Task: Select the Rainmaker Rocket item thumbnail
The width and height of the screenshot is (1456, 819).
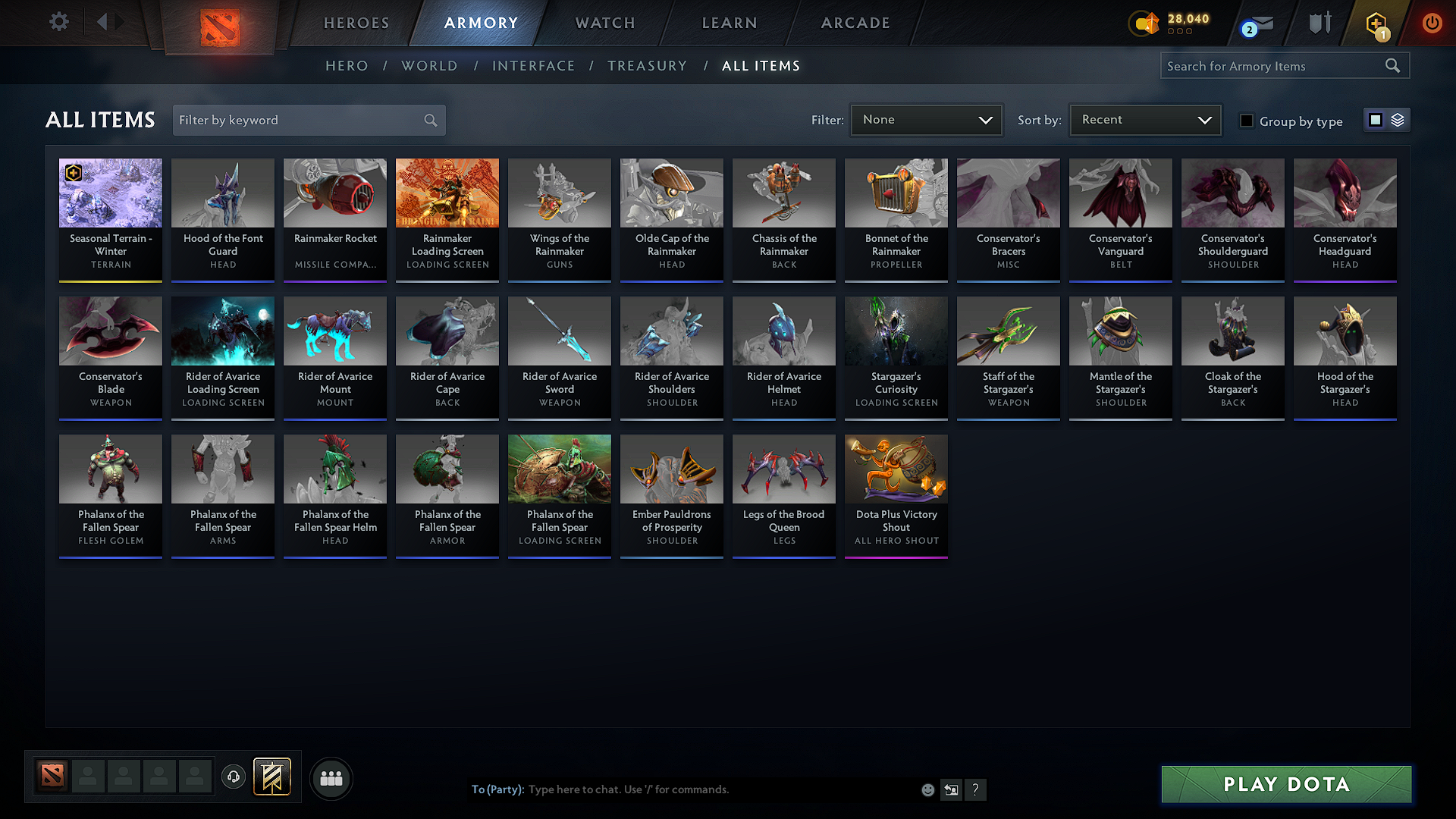Action: (334, 193)
